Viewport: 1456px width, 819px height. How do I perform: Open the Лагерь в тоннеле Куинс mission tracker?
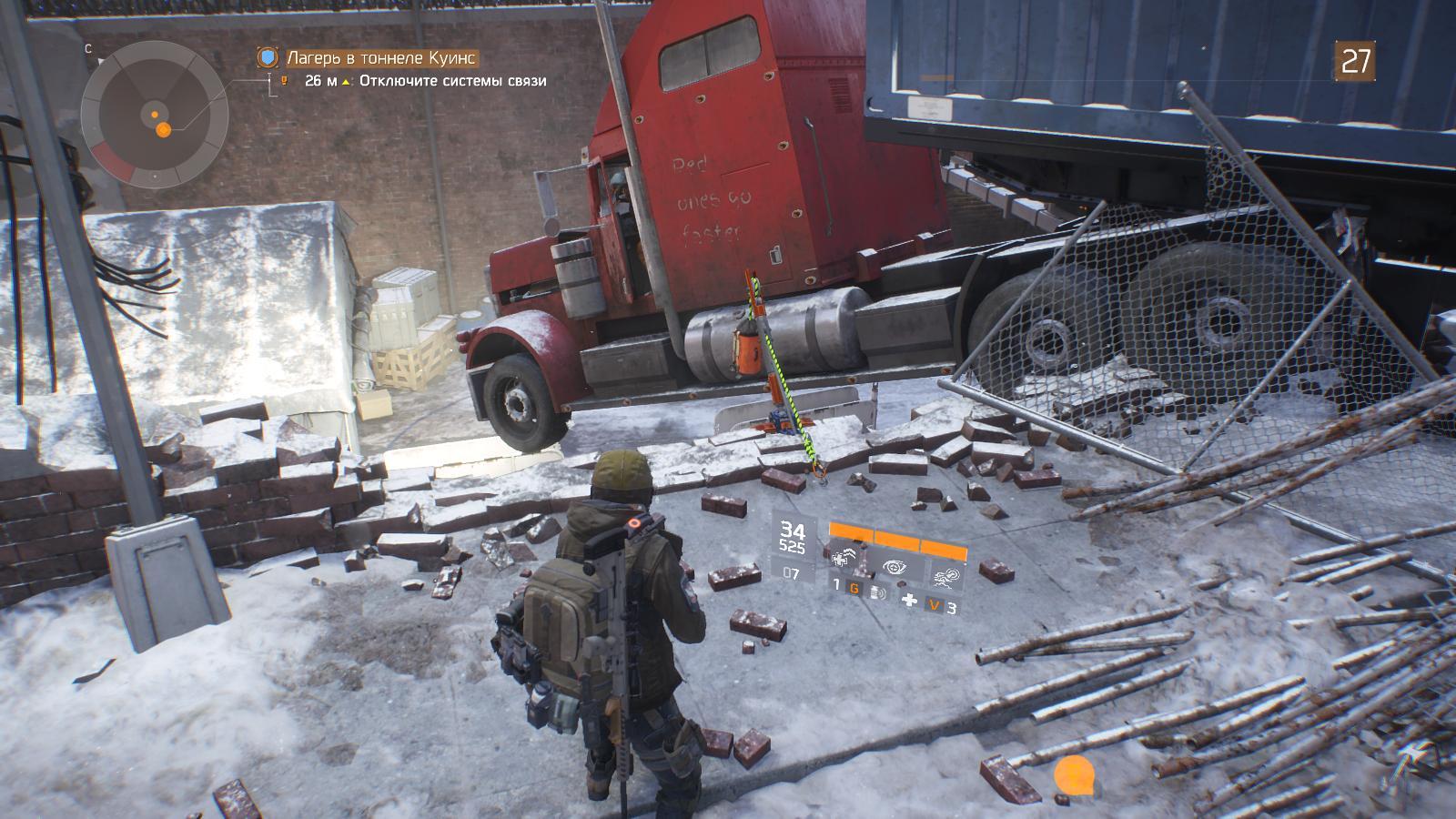pos(381,58)
